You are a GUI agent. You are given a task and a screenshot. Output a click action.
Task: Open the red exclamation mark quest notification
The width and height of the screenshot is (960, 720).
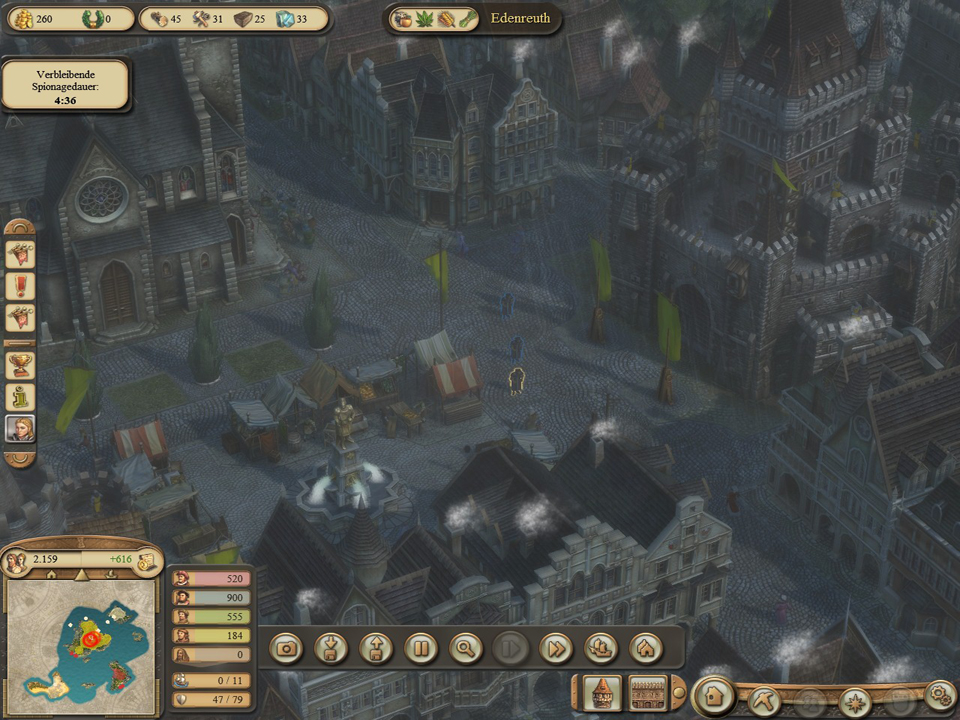20,287
